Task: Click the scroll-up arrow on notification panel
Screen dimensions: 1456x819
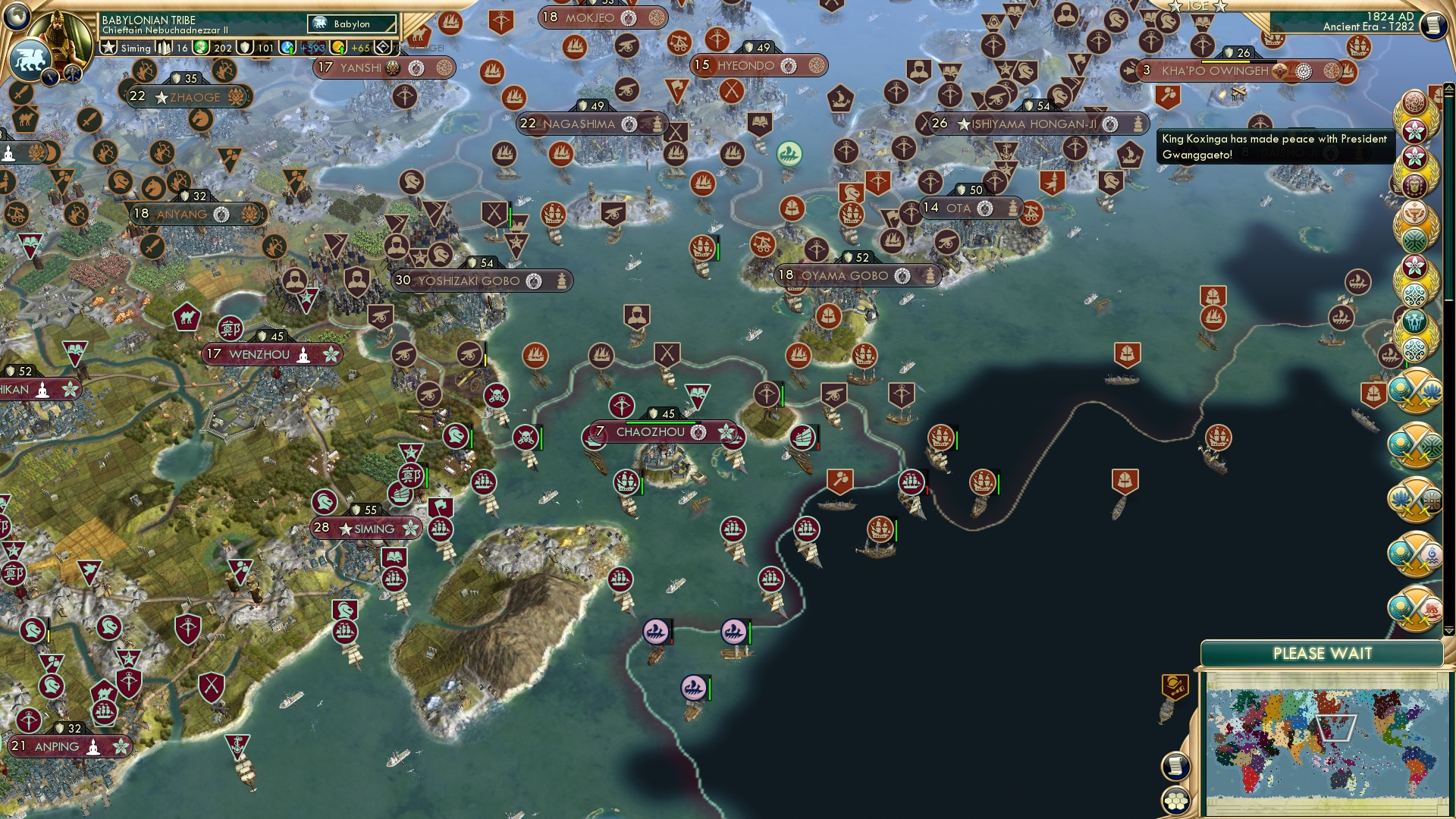Action: 1450,86
